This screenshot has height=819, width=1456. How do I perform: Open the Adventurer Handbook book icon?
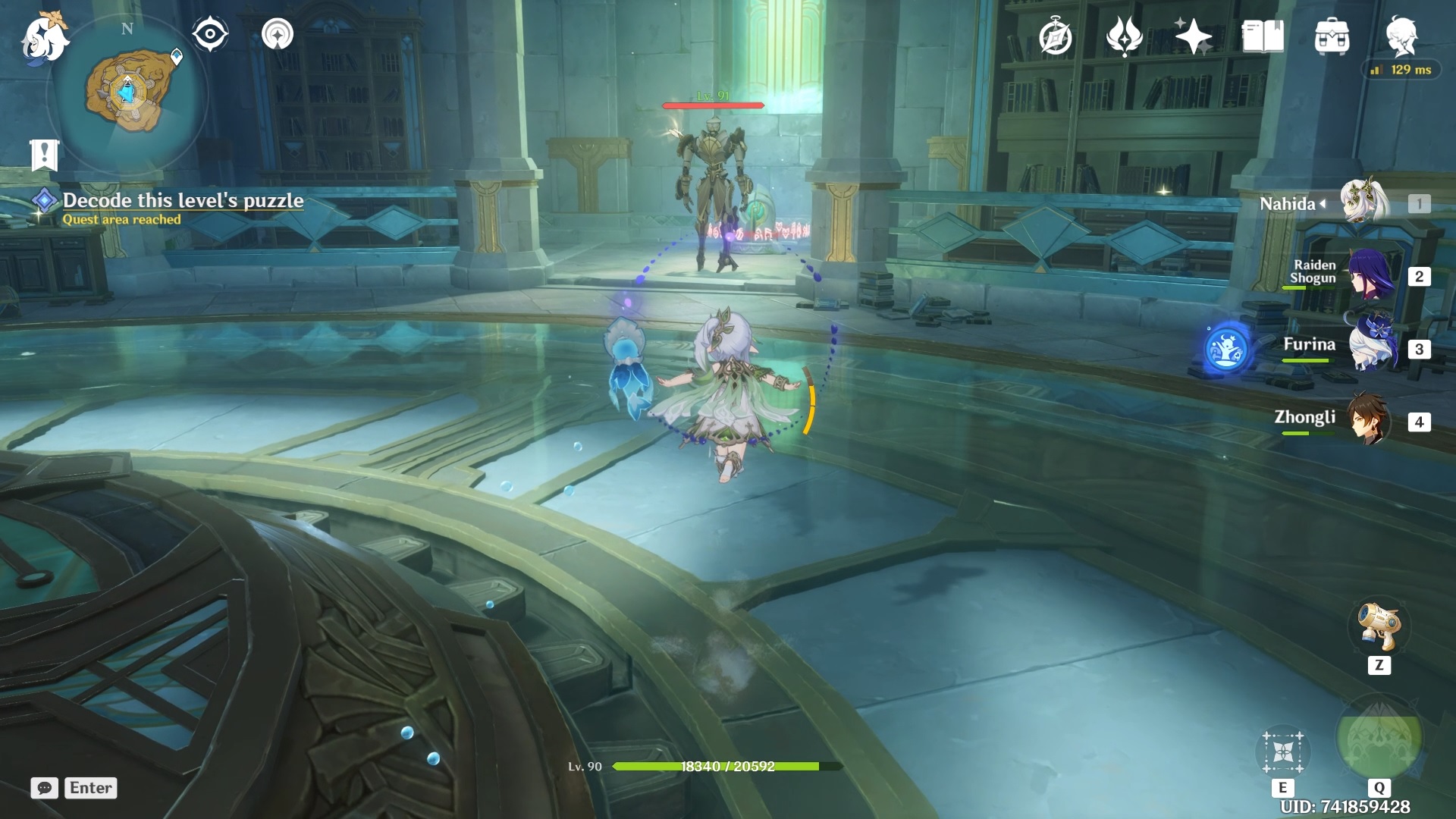click(x=1262, y=36)
